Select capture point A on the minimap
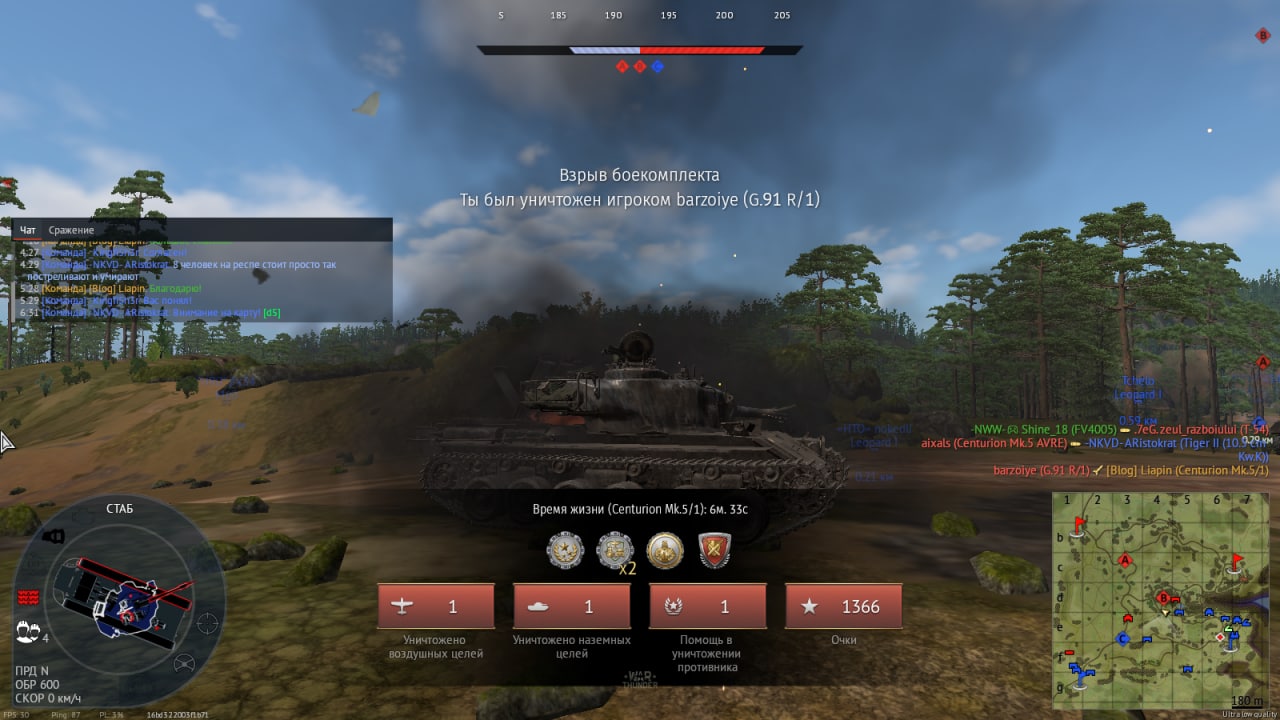The width and height of the screenshot is (1280, 720). pyautogui.click(x=1126, y=561)
